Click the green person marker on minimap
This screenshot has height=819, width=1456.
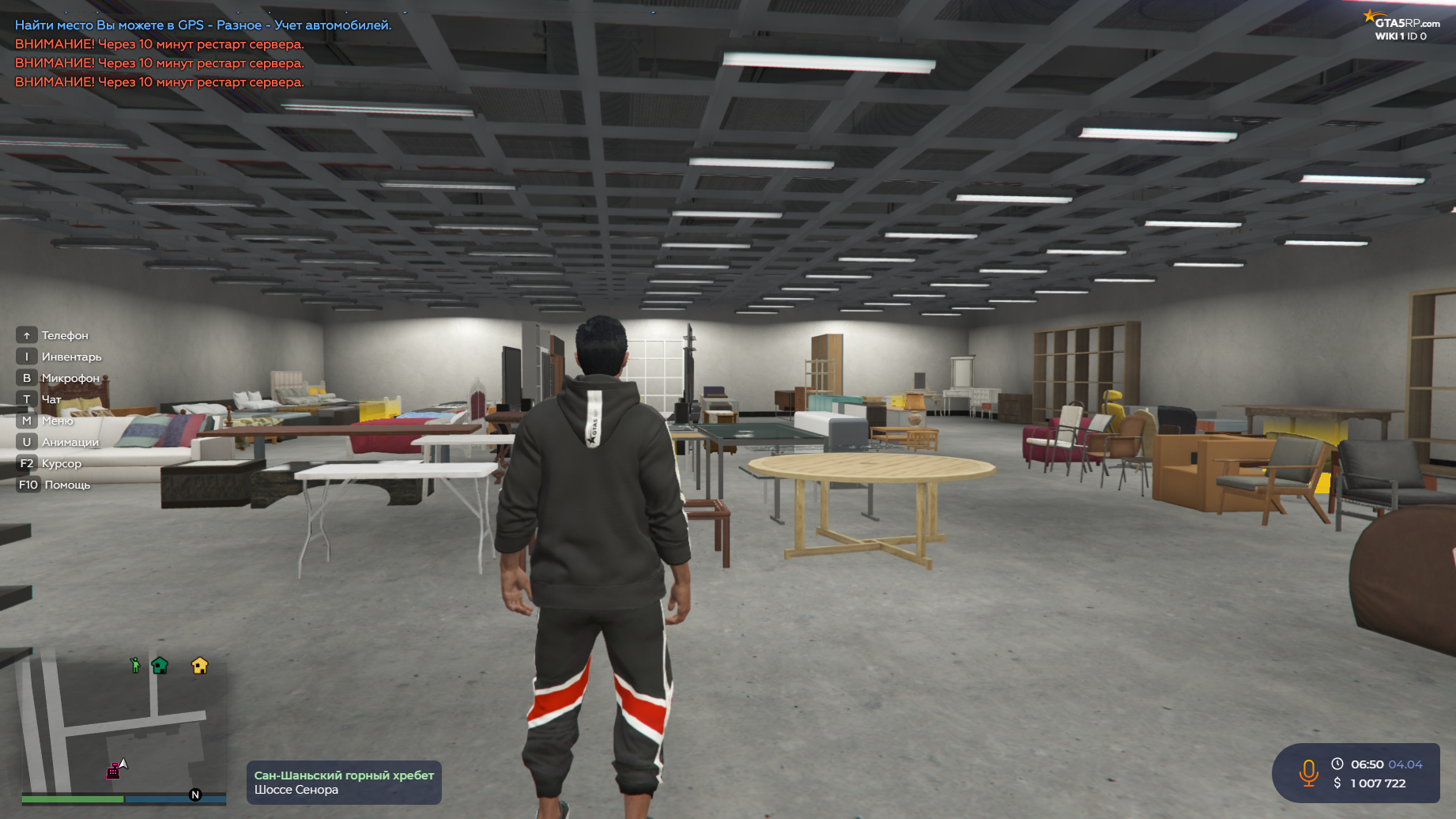[x=135, y=666]
